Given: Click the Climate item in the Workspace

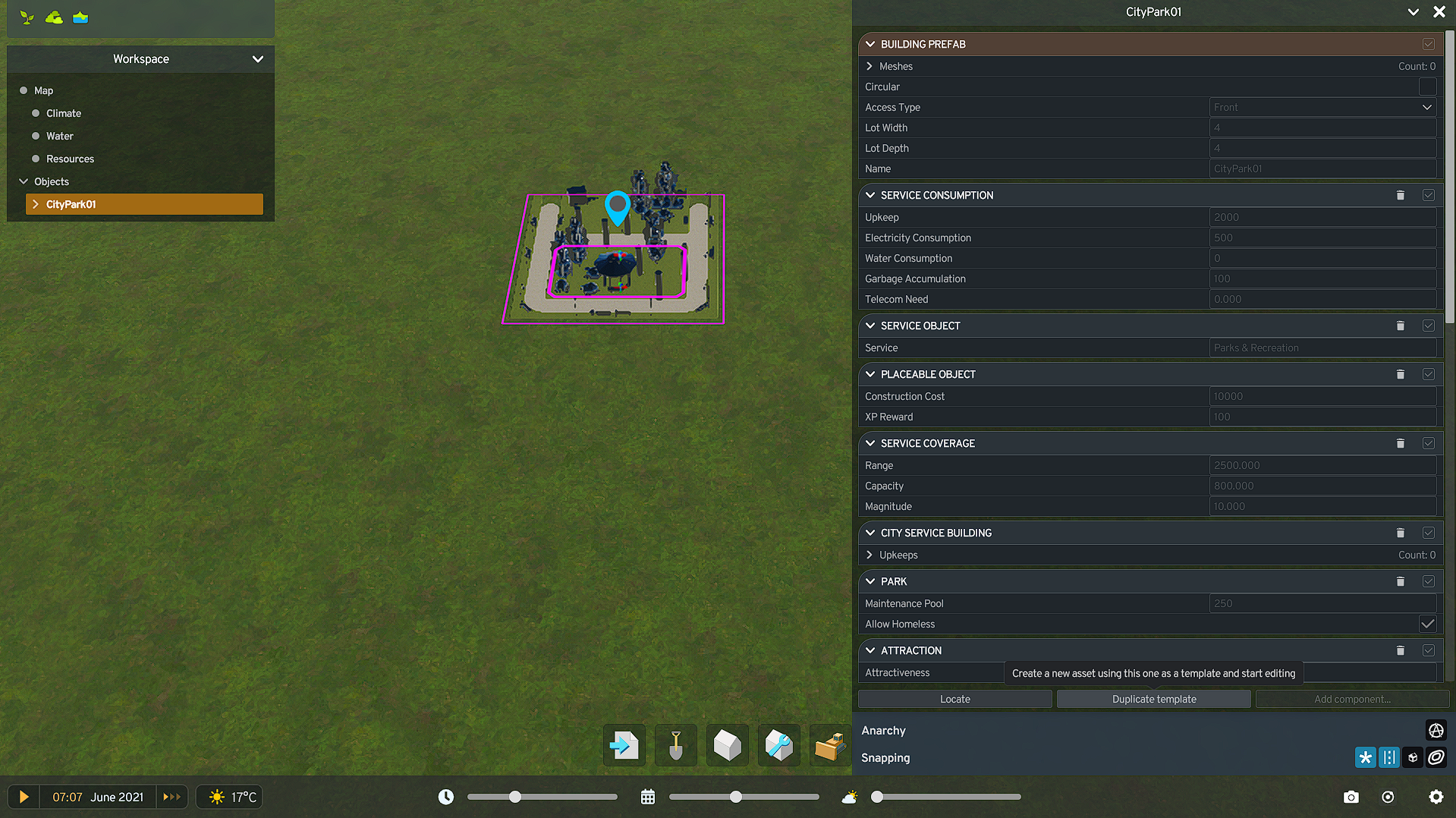Looking at the screenshot, I should (63, 113).
